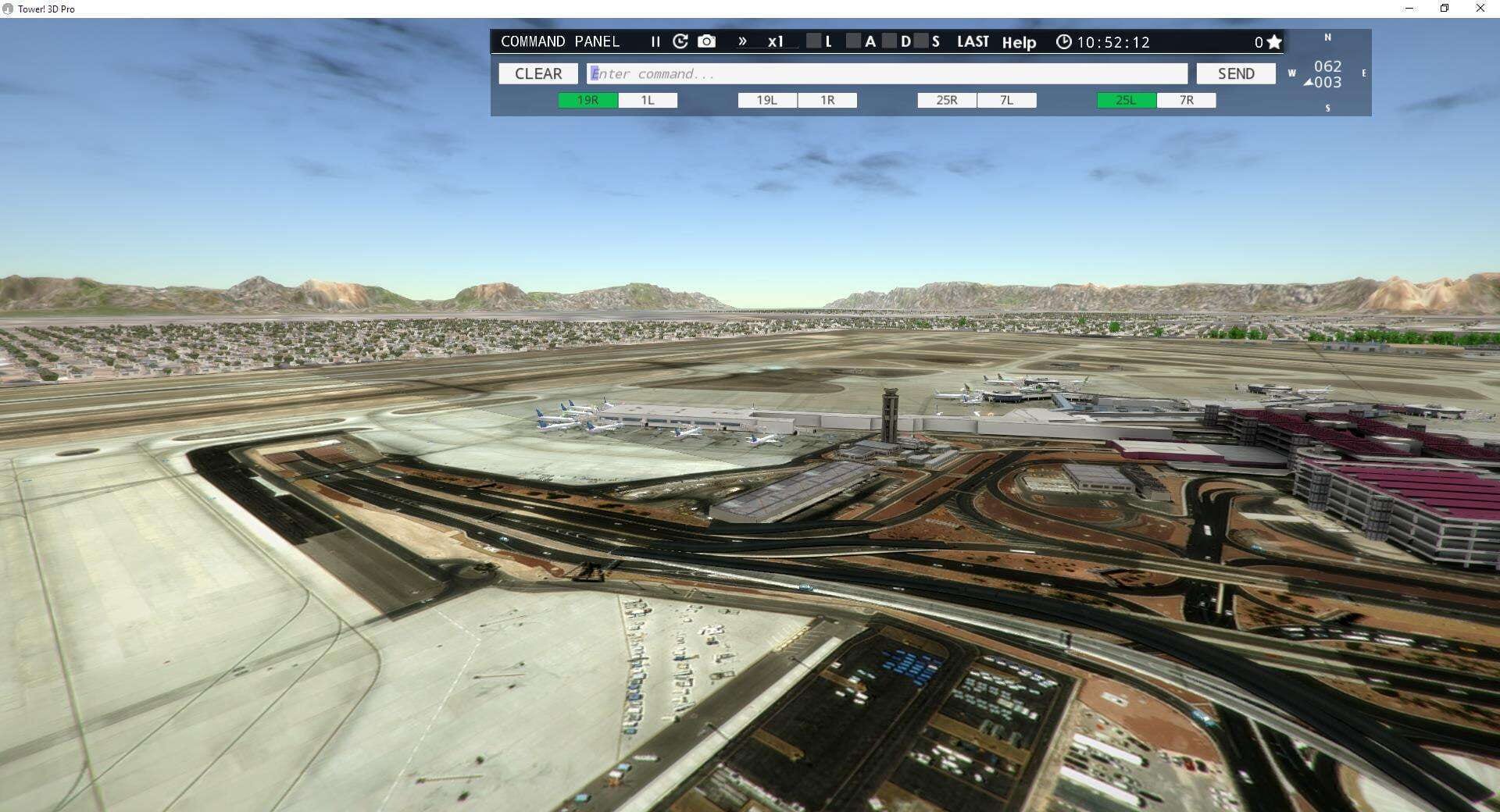
Task: Deactivate runway 19R
Action: [x=586, y=100]
